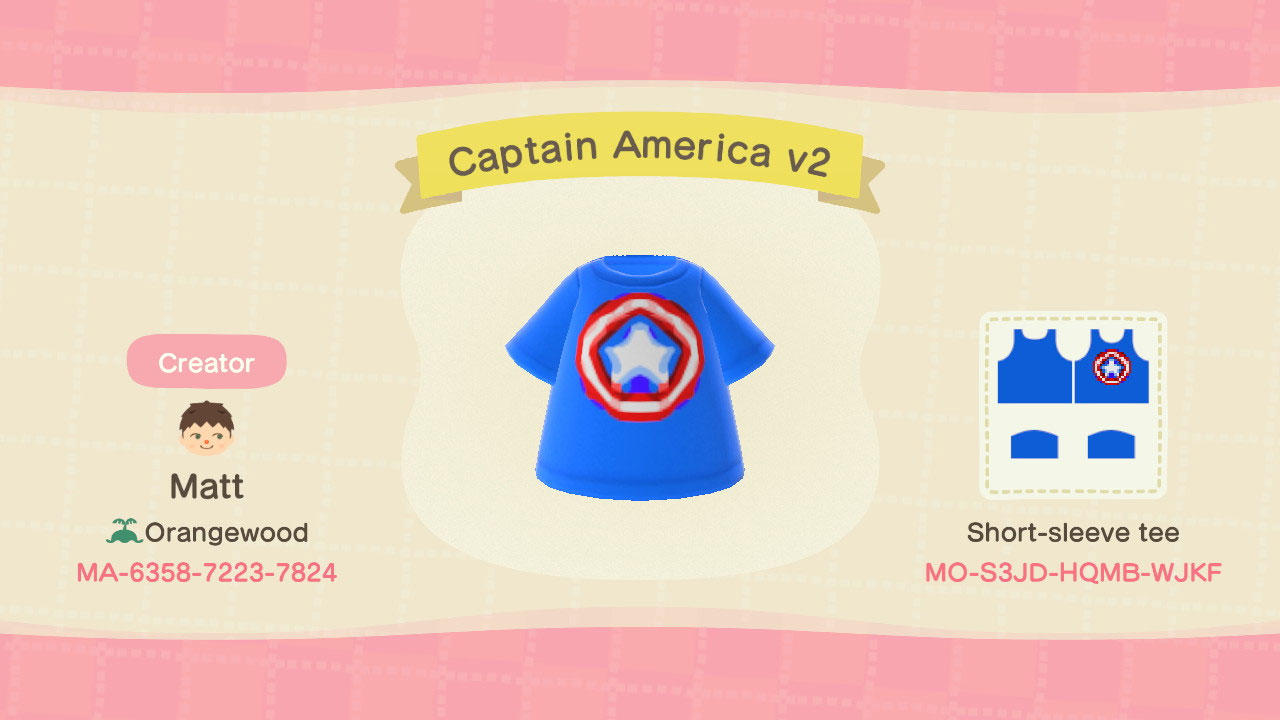The width and height of the screenshot is (1280, 720).
Task: Click the Short-sleeve tee label text
Action: point(1073,532)
